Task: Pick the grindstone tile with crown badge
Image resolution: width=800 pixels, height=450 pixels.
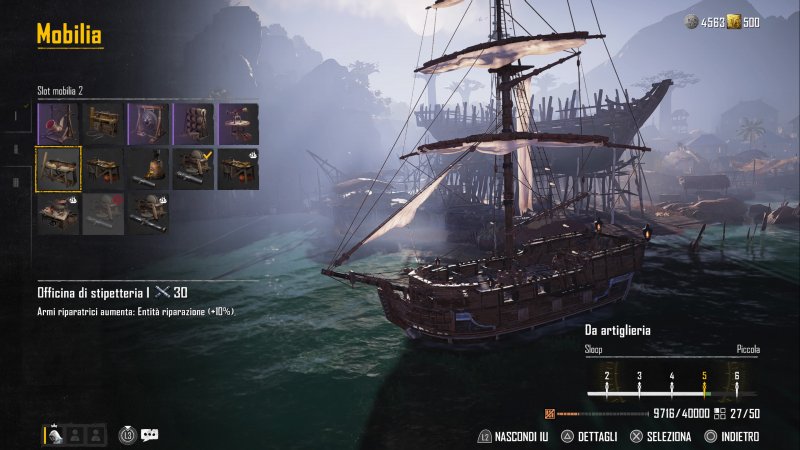Action: [x=148, y=213]
